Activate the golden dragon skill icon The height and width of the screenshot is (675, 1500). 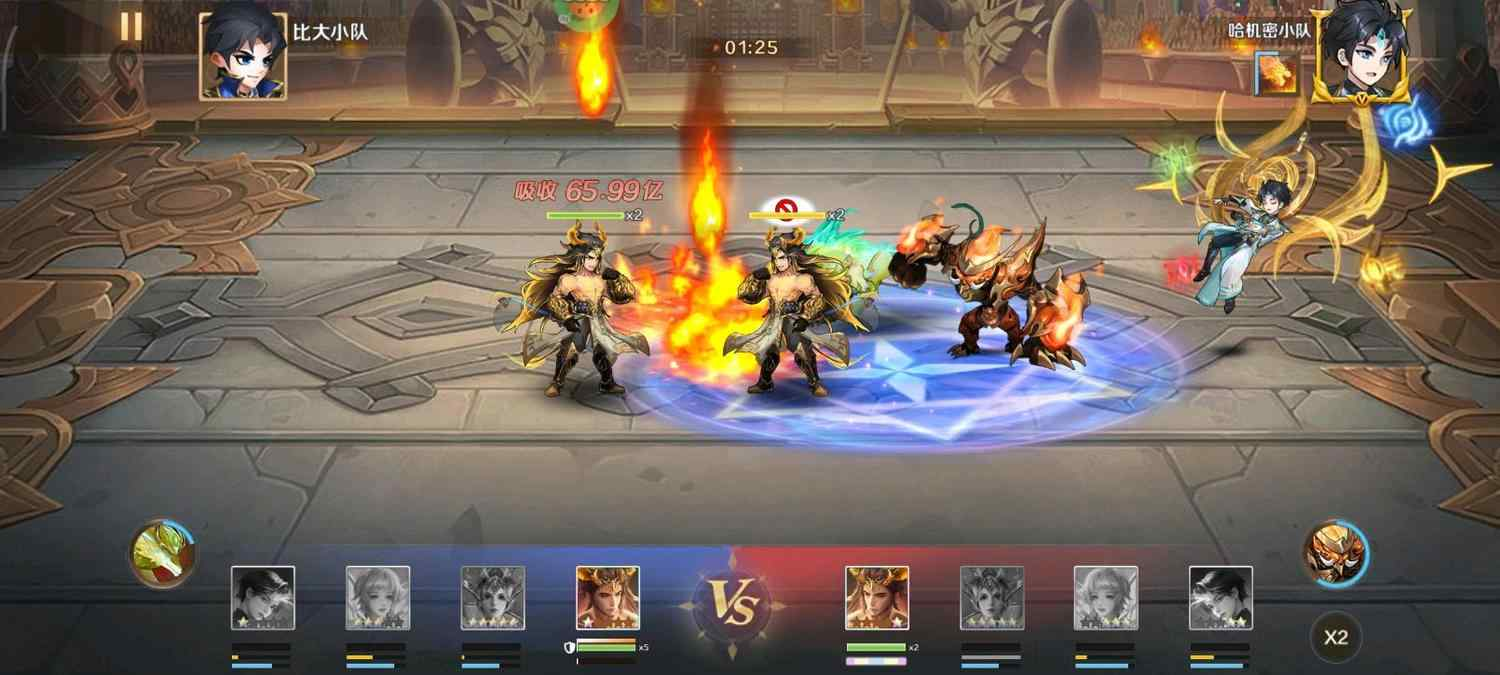coord(163,553)
